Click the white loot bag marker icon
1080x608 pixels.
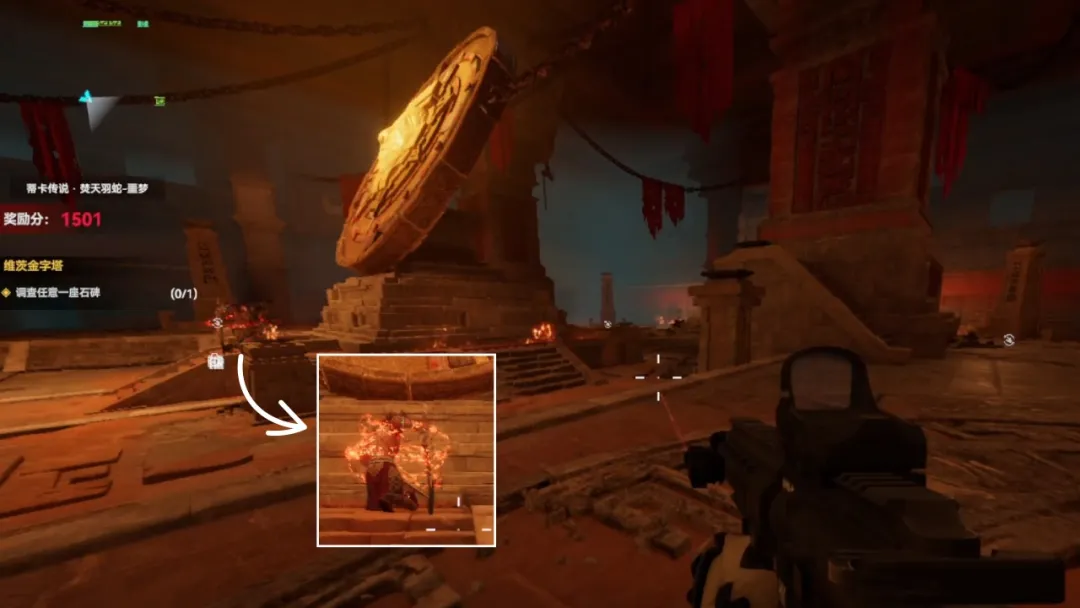point(215,362)
